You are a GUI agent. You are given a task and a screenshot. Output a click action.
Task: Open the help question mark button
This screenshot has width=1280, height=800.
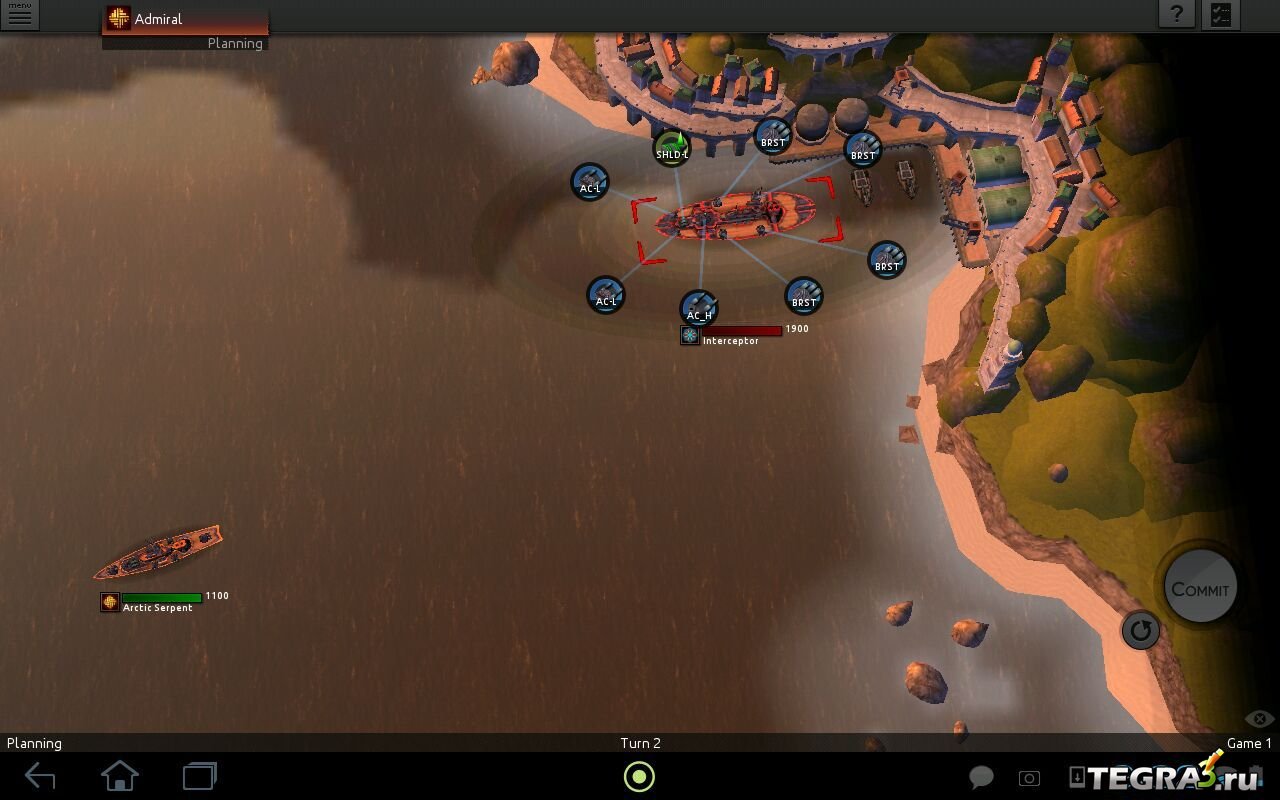click(x=1178, y=14)
